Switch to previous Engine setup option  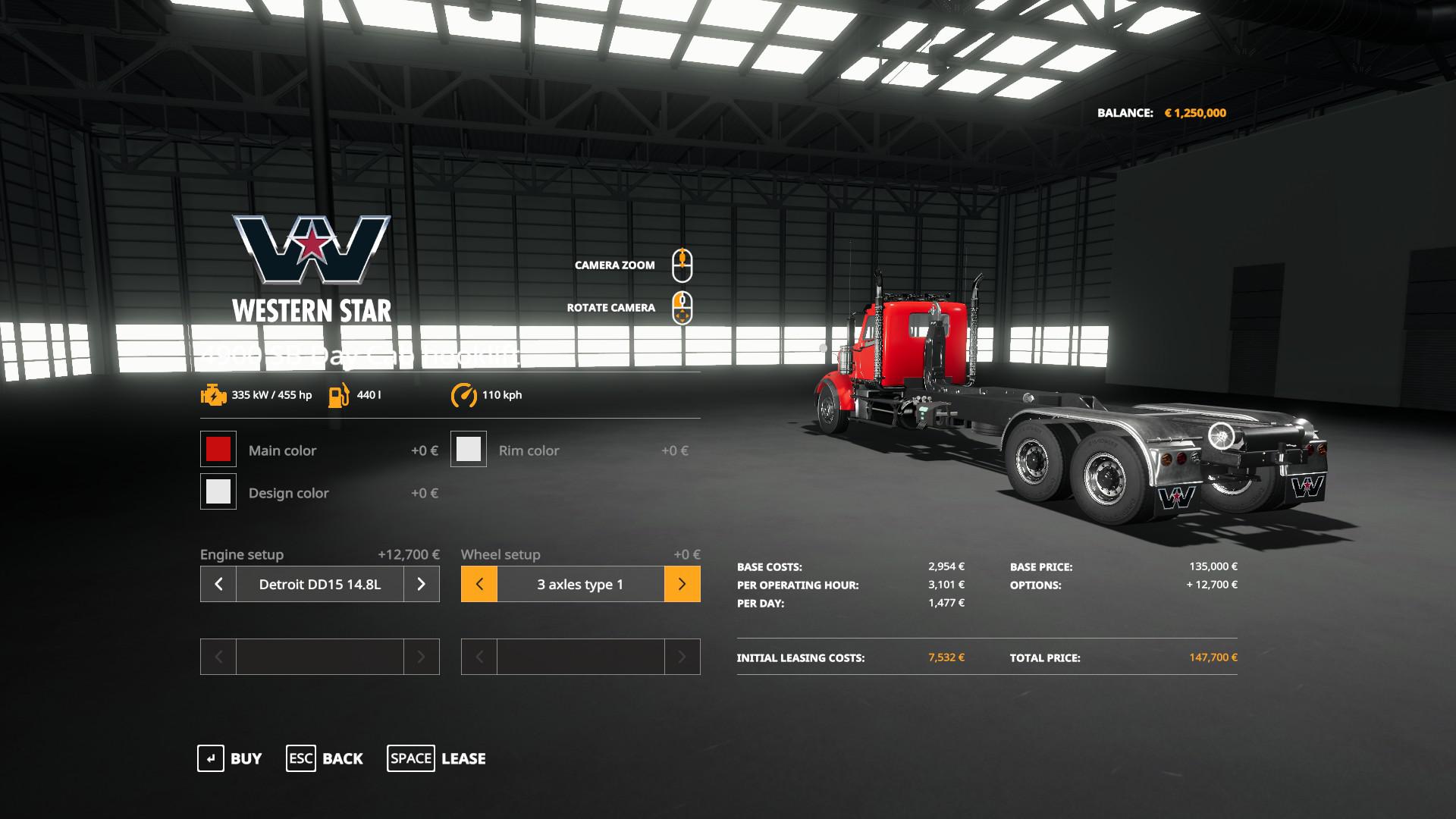pos(218,584)
